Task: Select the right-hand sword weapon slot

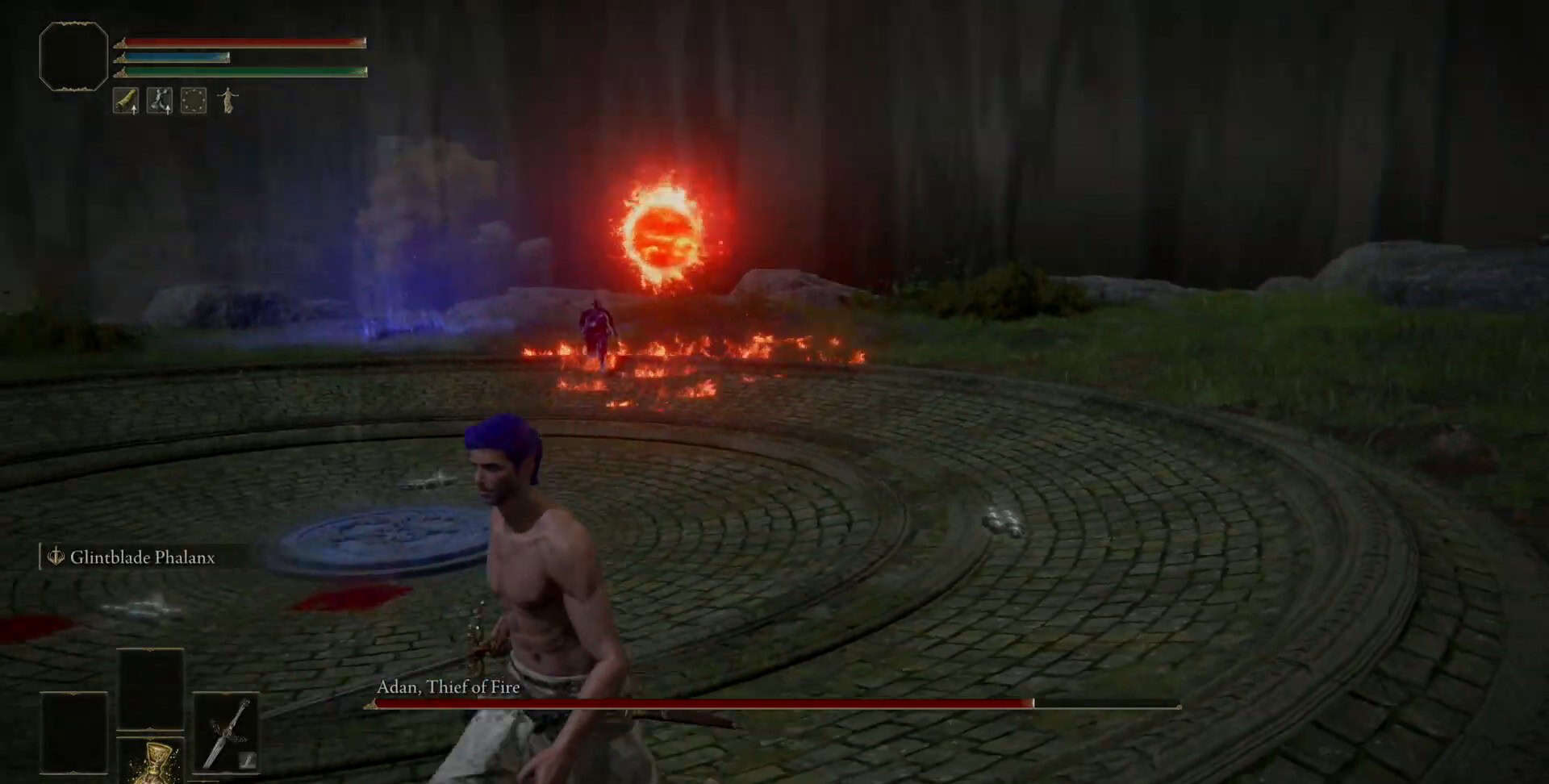Action: click(x=226, y=732)
